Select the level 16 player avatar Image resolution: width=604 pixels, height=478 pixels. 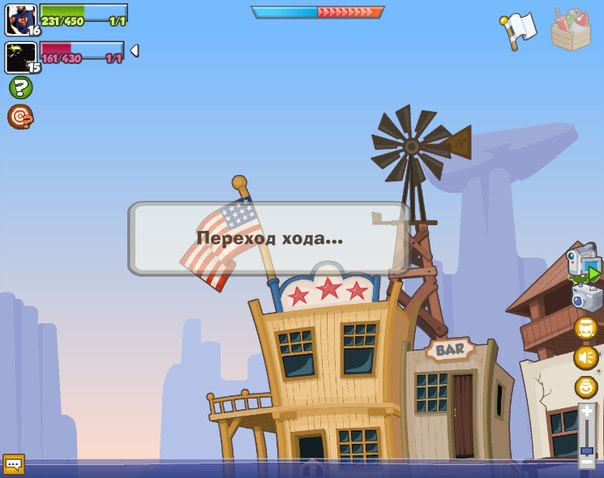coord(20,19)
